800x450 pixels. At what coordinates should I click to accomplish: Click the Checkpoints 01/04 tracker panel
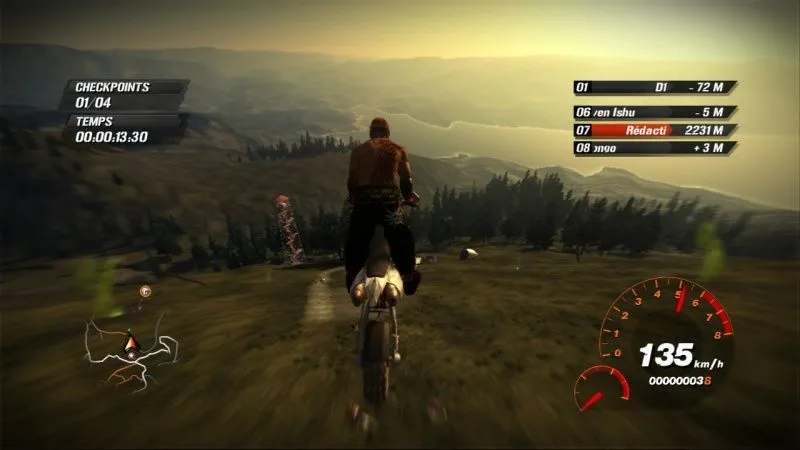point(125,94)
